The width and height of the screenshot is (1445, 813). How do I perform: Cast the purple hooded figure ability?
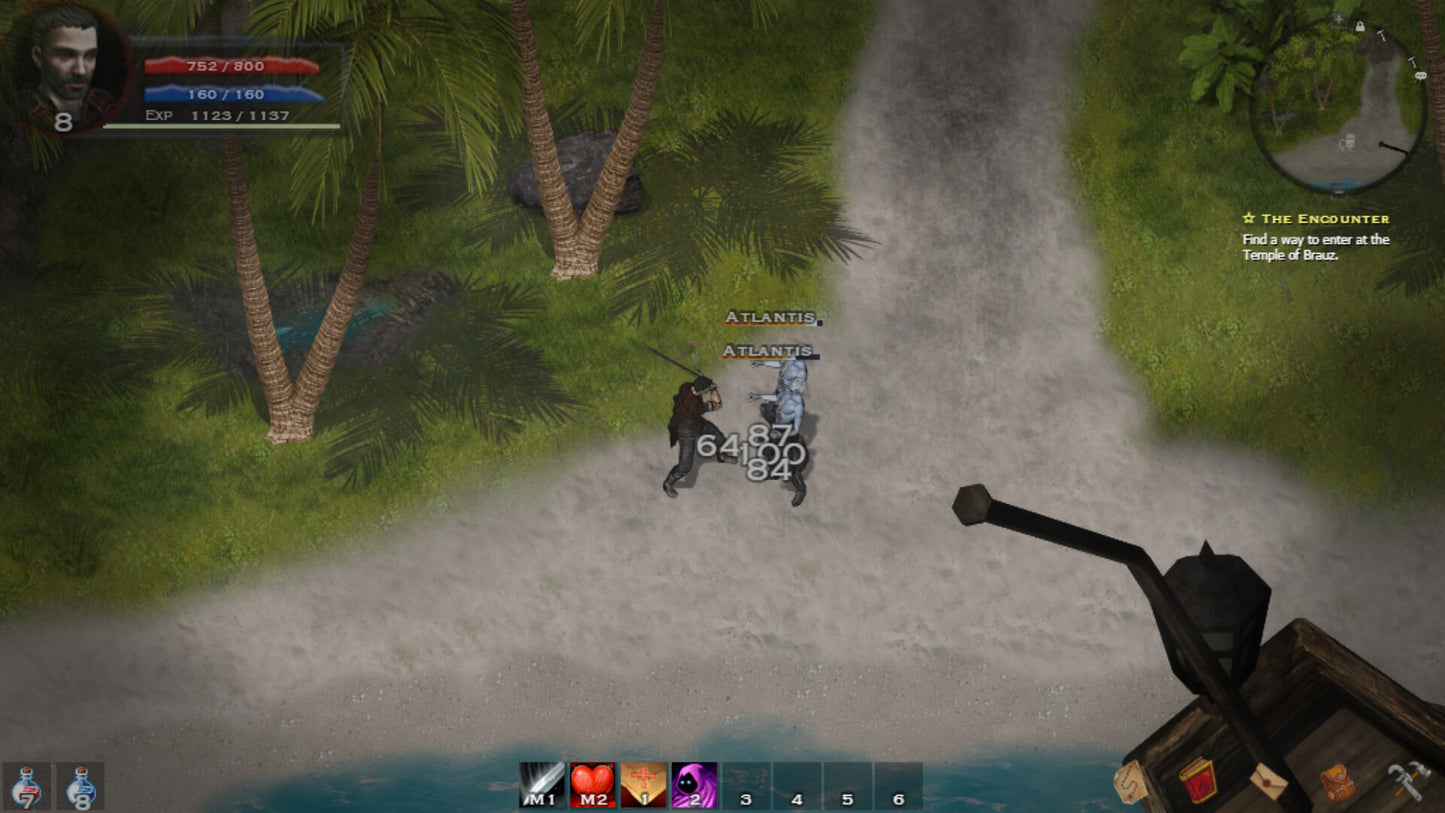pyautogui.click(x=694, y=785)
